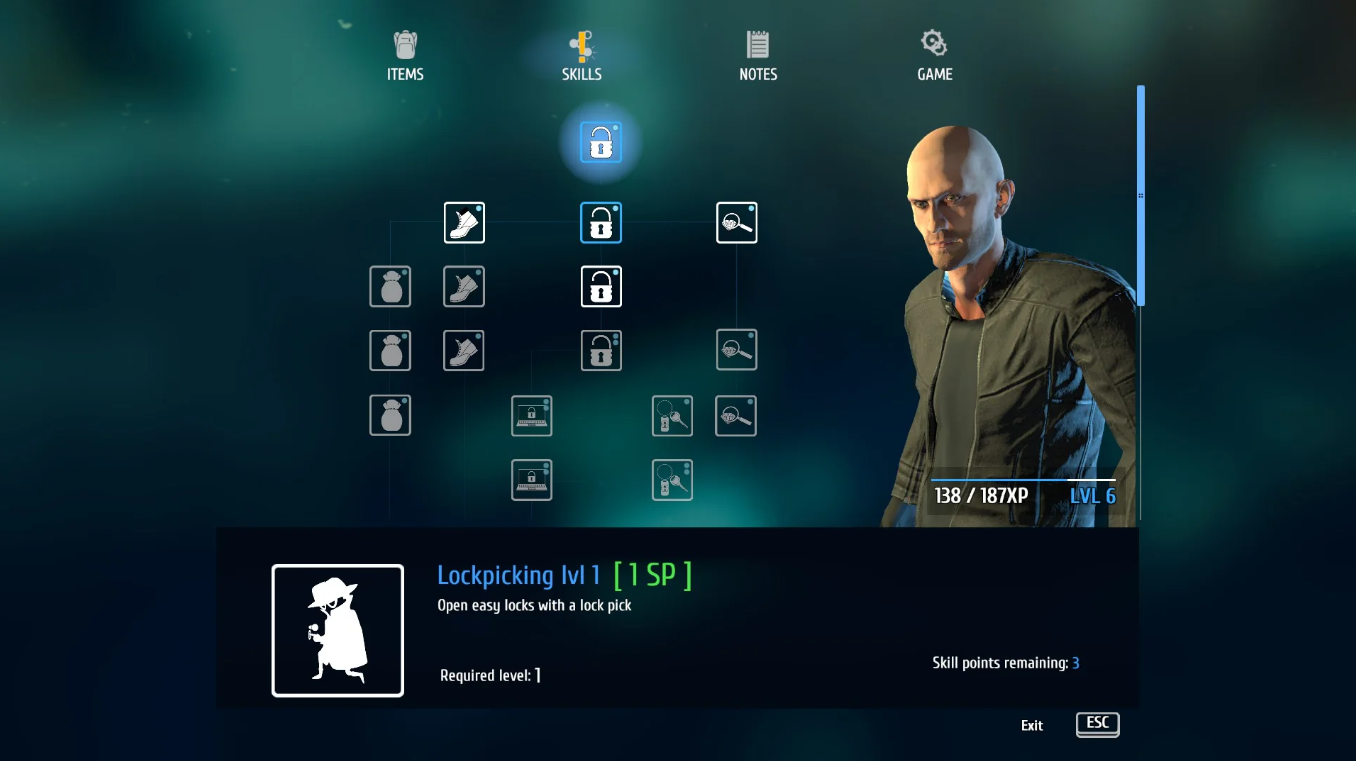The image size is (1356, 761).
Task: Click the third-tier locked padlock skill
Action: point(601,349)
